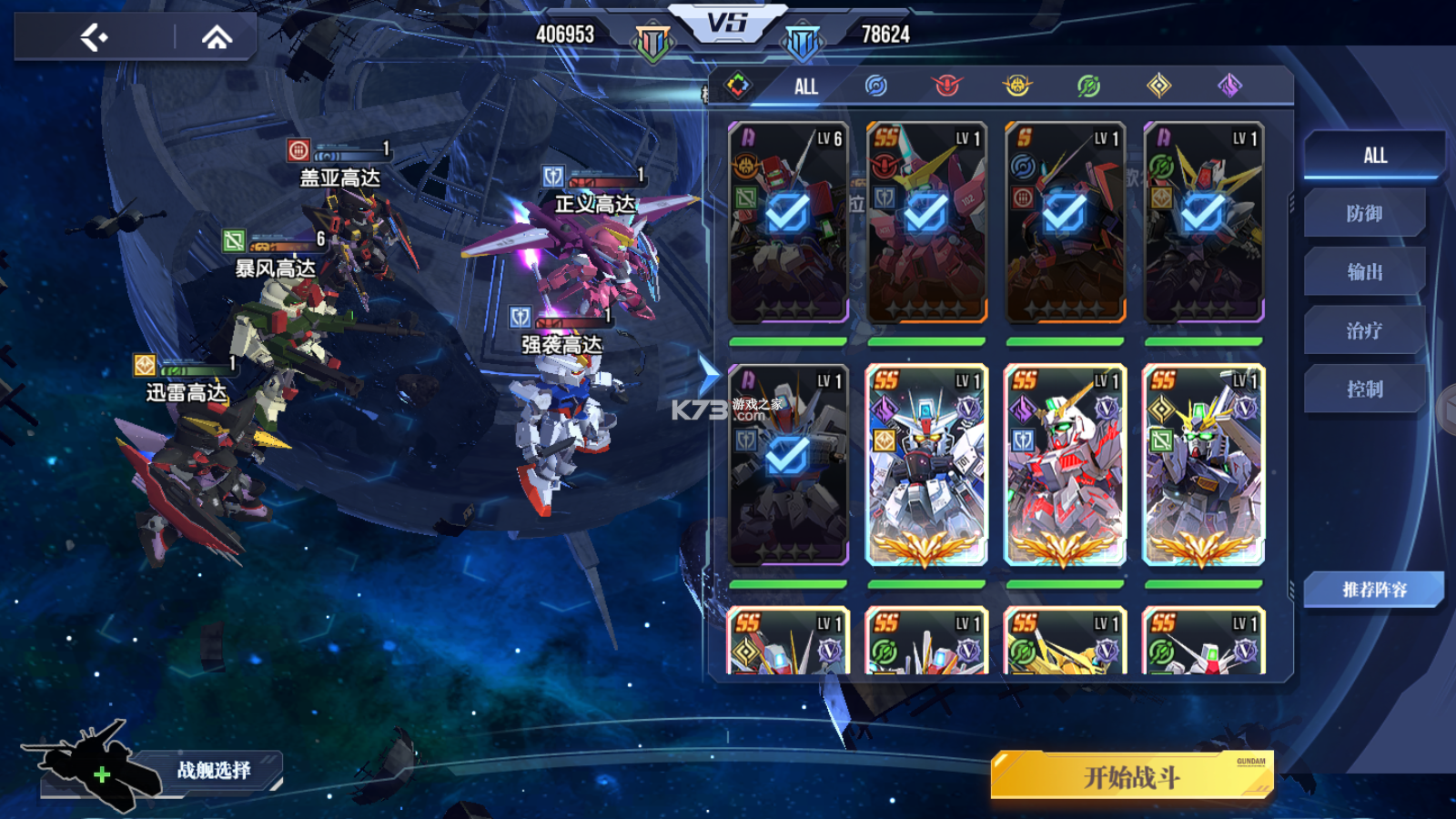
Task: Filter units by blue swirl attribute icon
Action: (875, 86)
